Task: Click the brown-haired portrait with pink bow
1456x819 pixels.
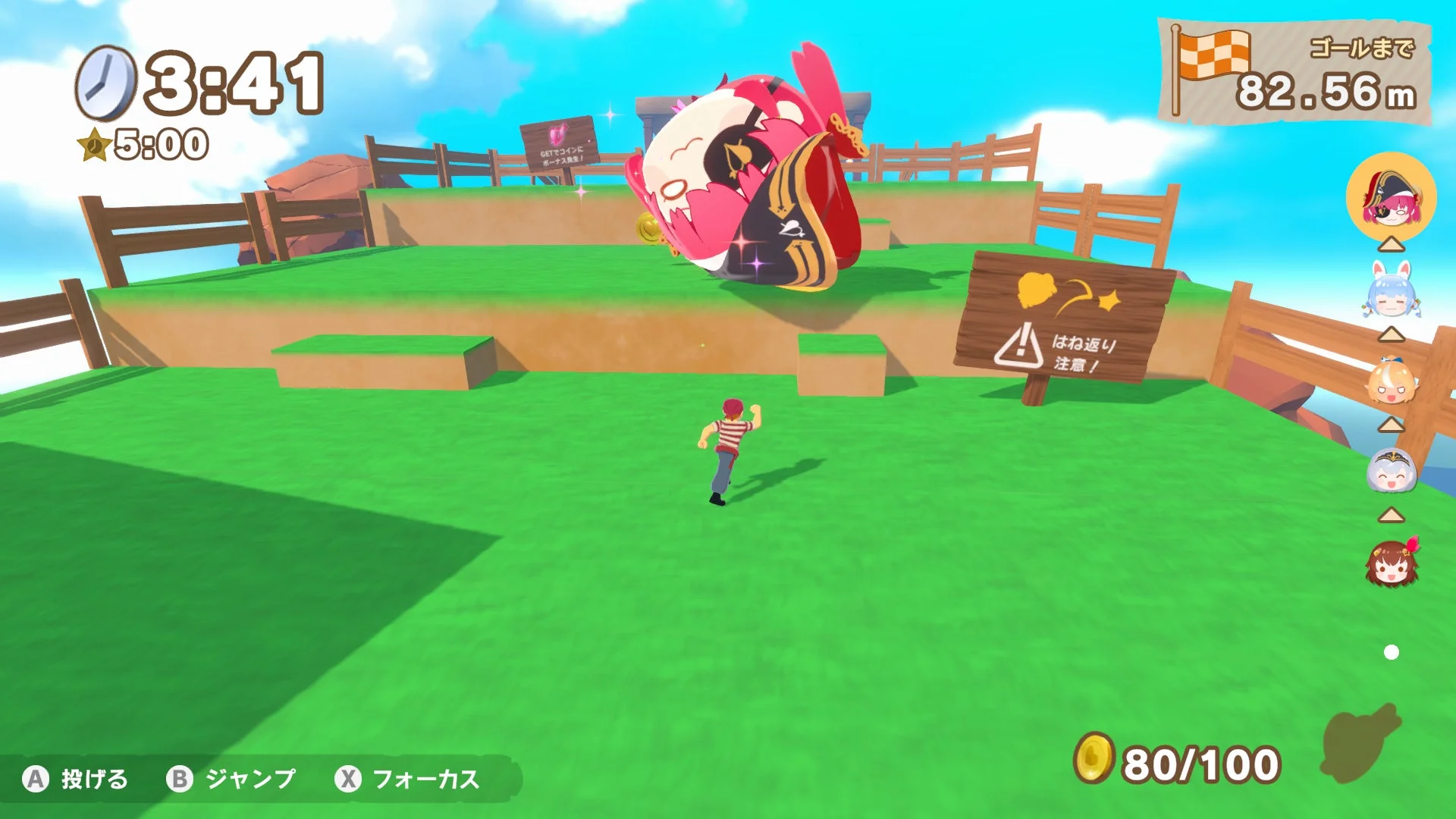Action: [x=1392, y=565]
